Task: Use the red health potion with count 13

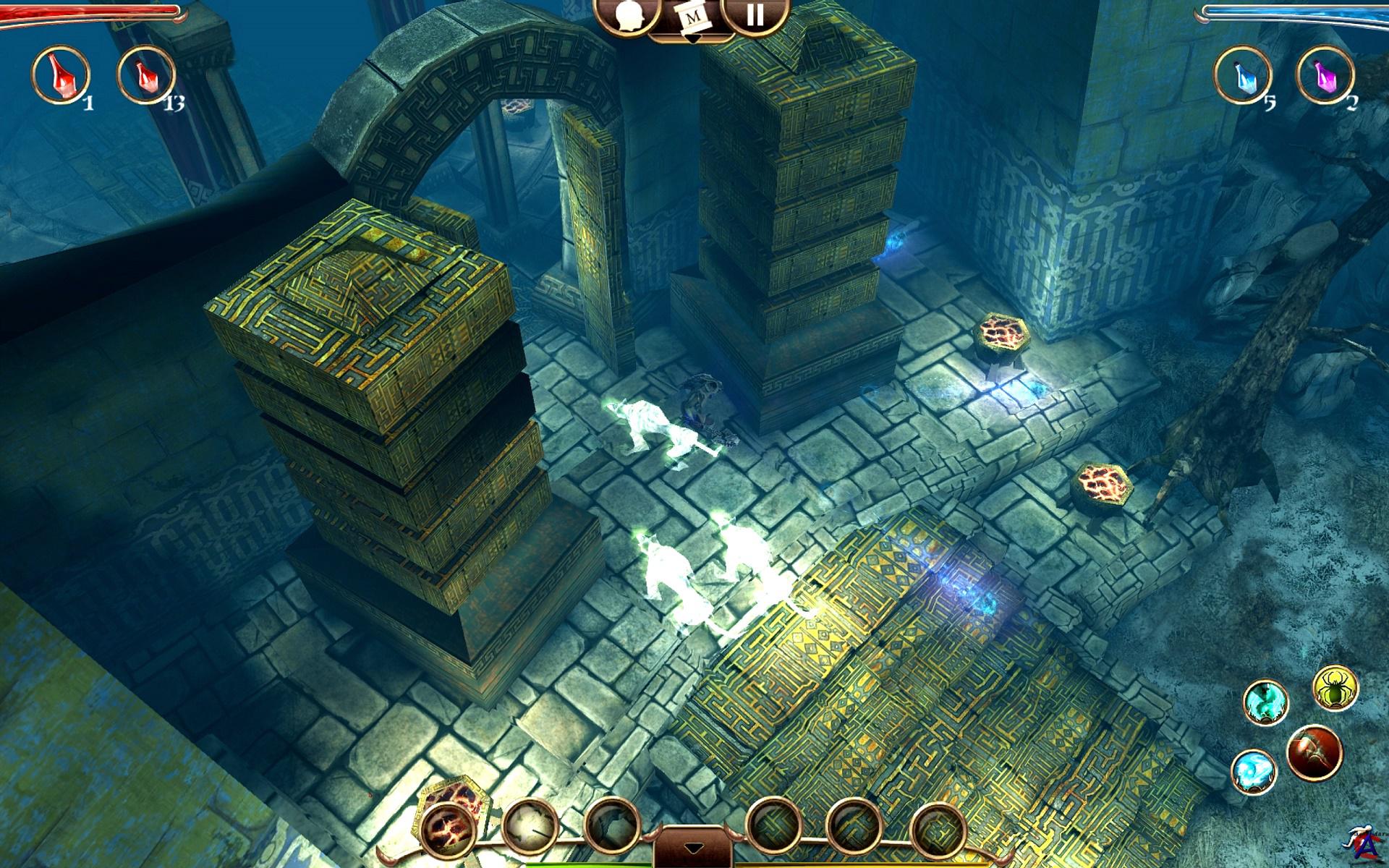Action: point(146,75)
